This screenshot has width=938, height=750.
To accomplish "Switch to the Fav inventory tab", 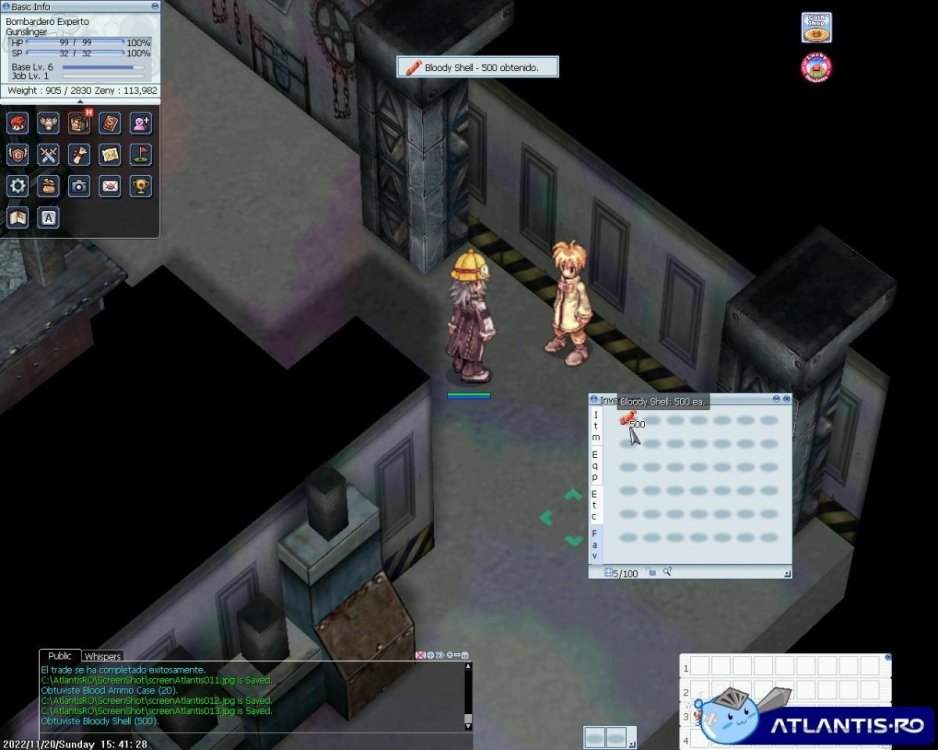I will click(596, 545).
